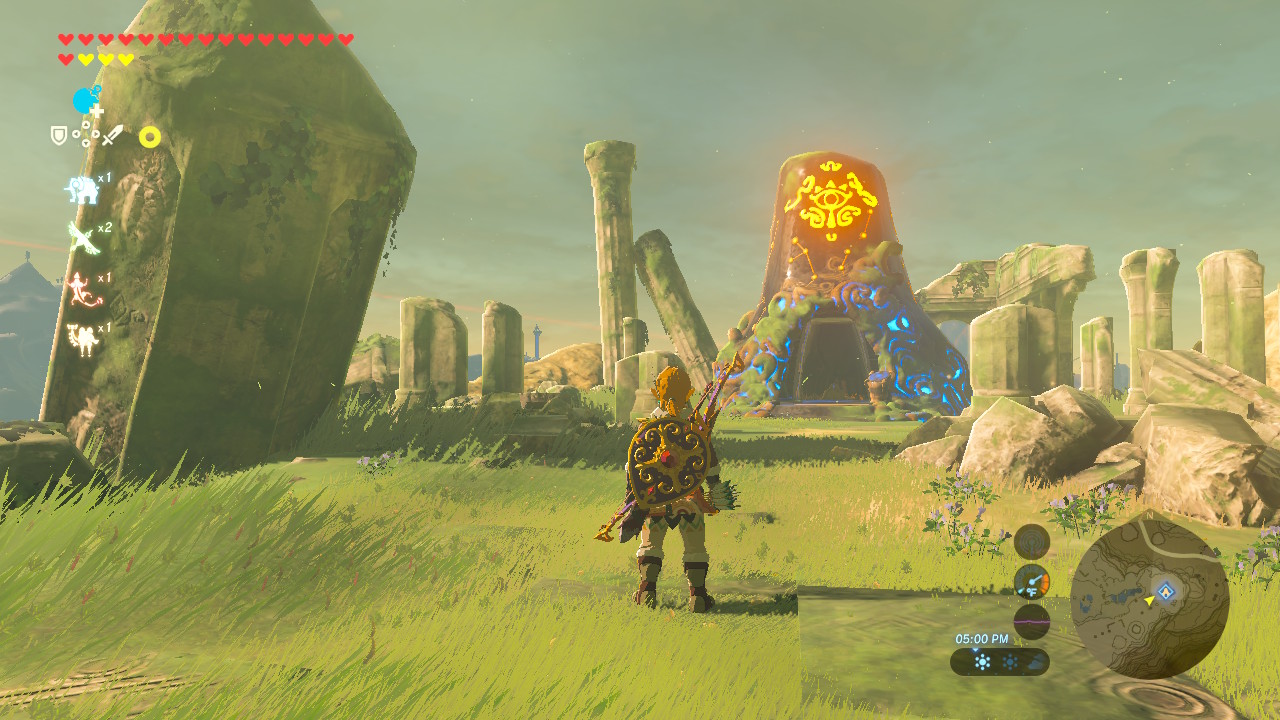Activate the camel Urbosa's Fury ability

coord(81,338)
